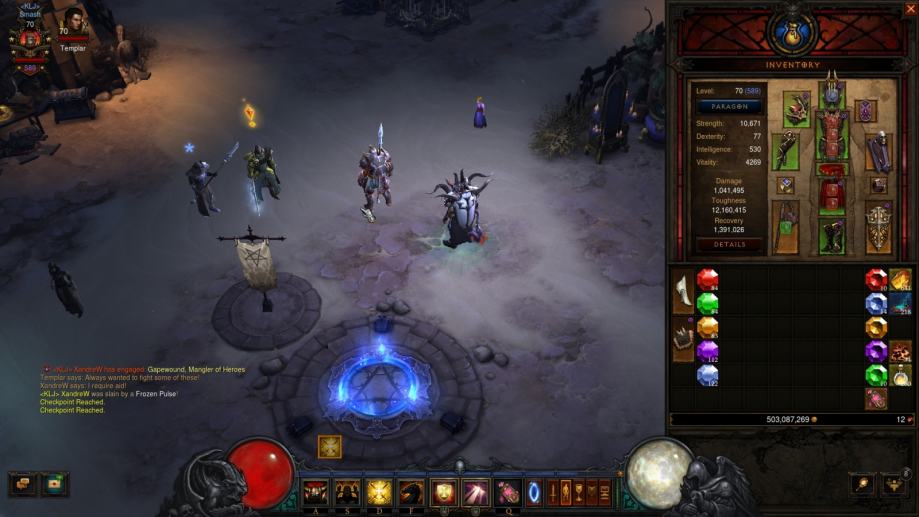Select the equipped main-hand weapon slot
Image resolution: width=919 pixels, height=517 pixels.
[787, 227]
